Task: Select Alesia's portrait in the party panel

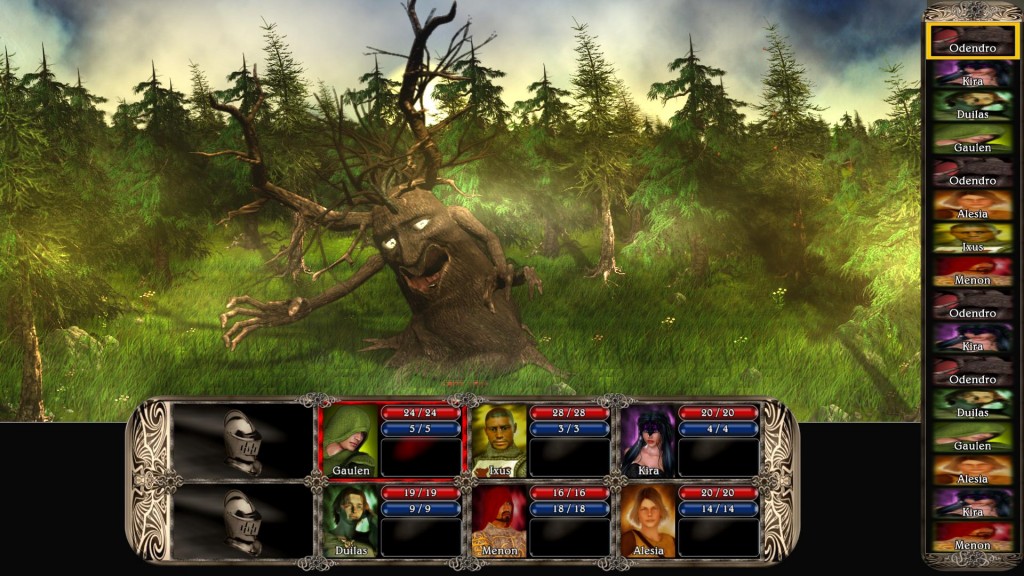Action: pos(648,520)
